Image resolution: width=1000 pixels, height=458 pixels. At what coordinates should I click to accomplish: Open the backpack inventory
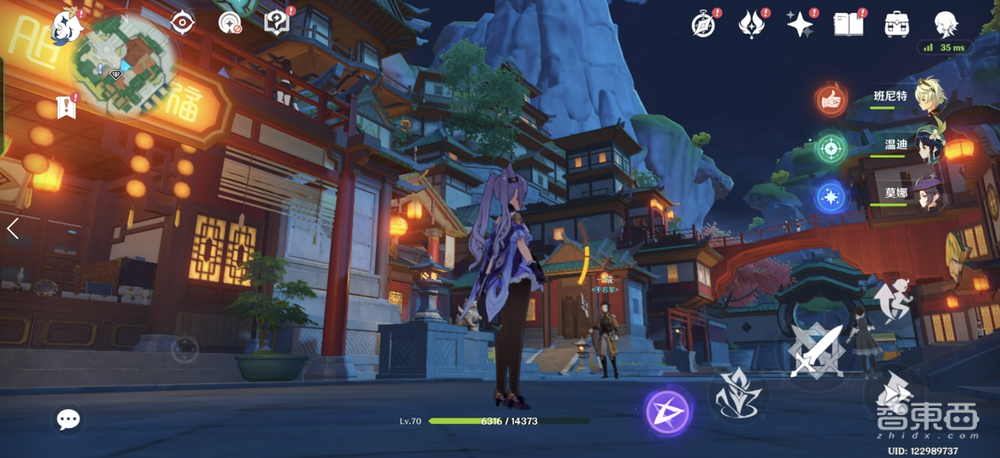(897, 23)
